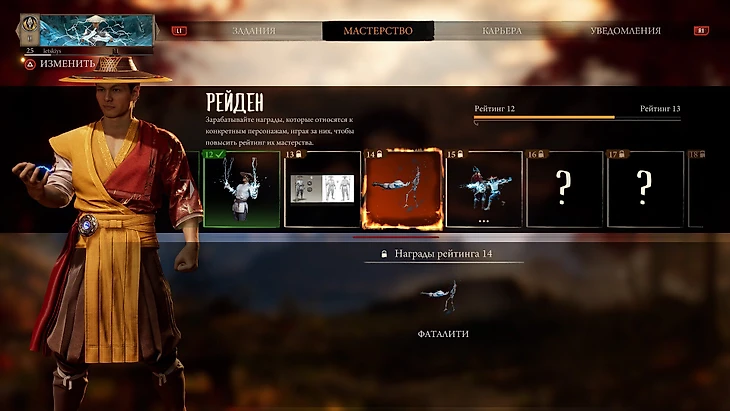
Task: Choose the rank 13 reward tile
Action: click(322, 190)
